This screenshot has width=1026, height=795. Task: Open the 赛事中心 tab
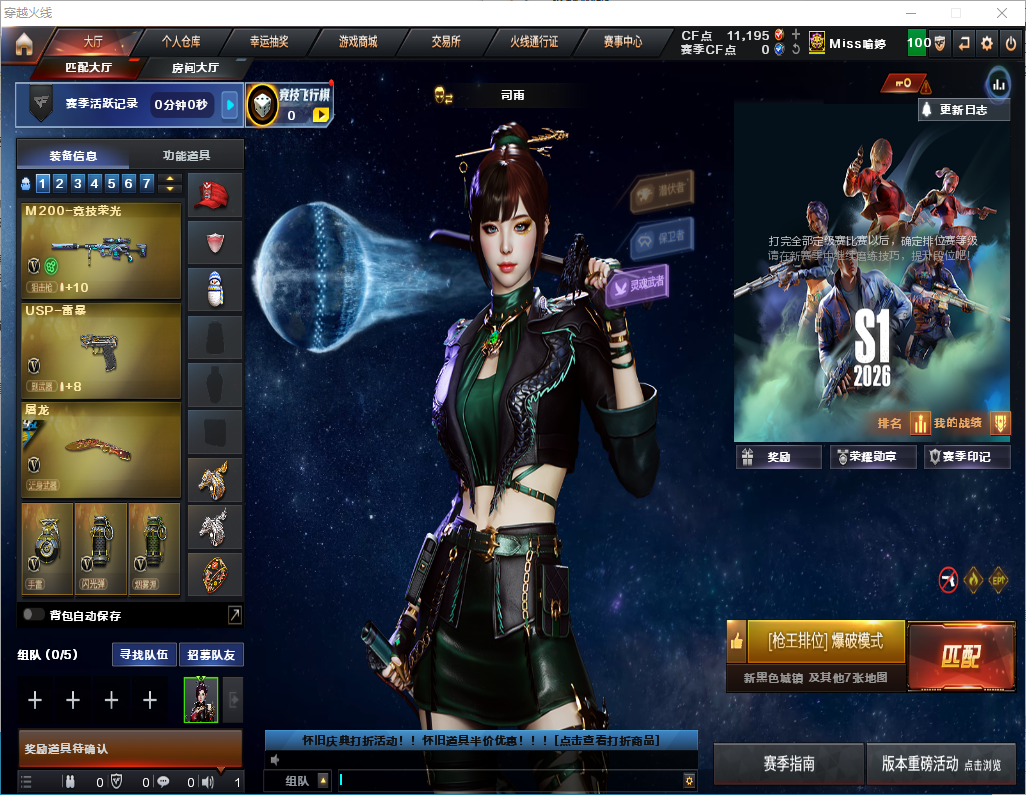(622, 42)
